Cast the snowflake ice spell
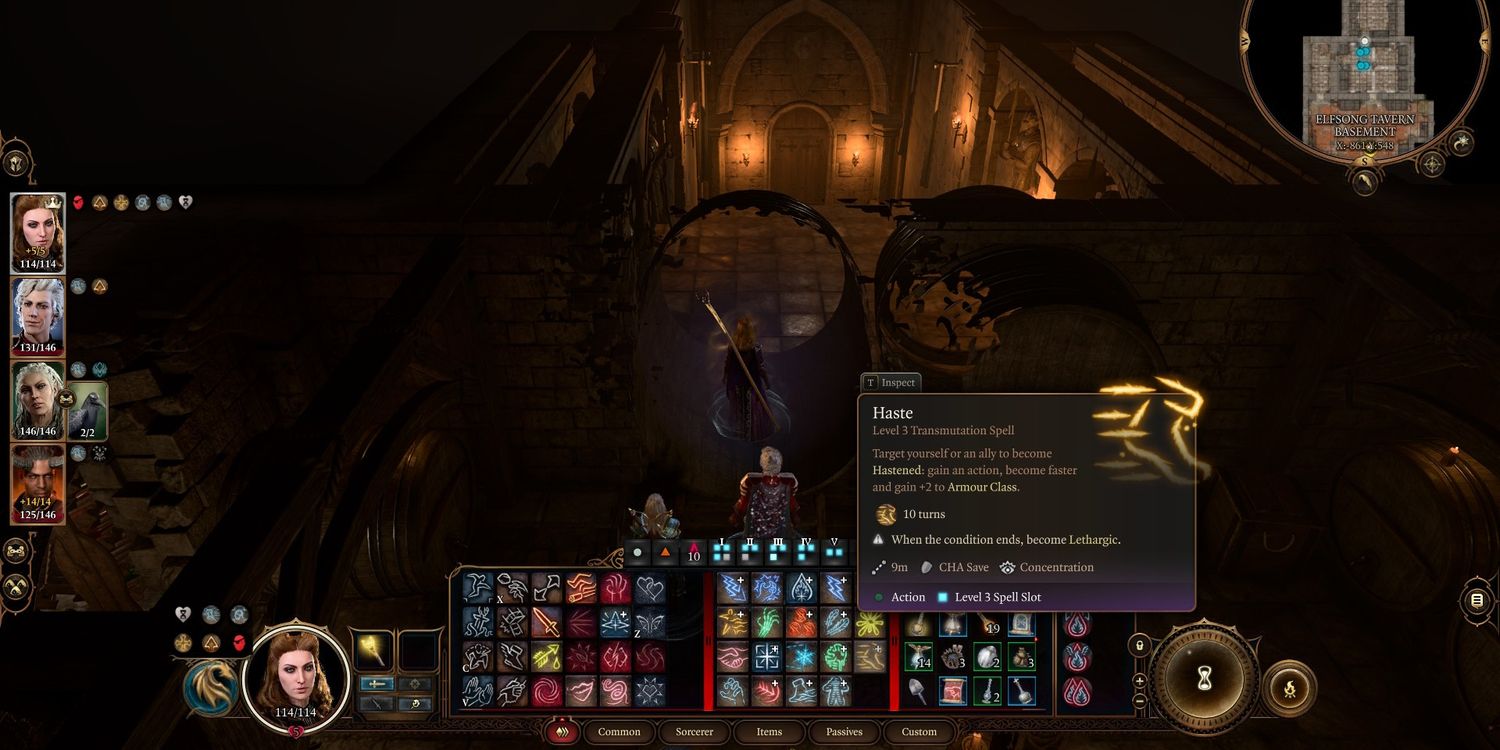Screen dimensions: 1500x750 pos(801,657)
